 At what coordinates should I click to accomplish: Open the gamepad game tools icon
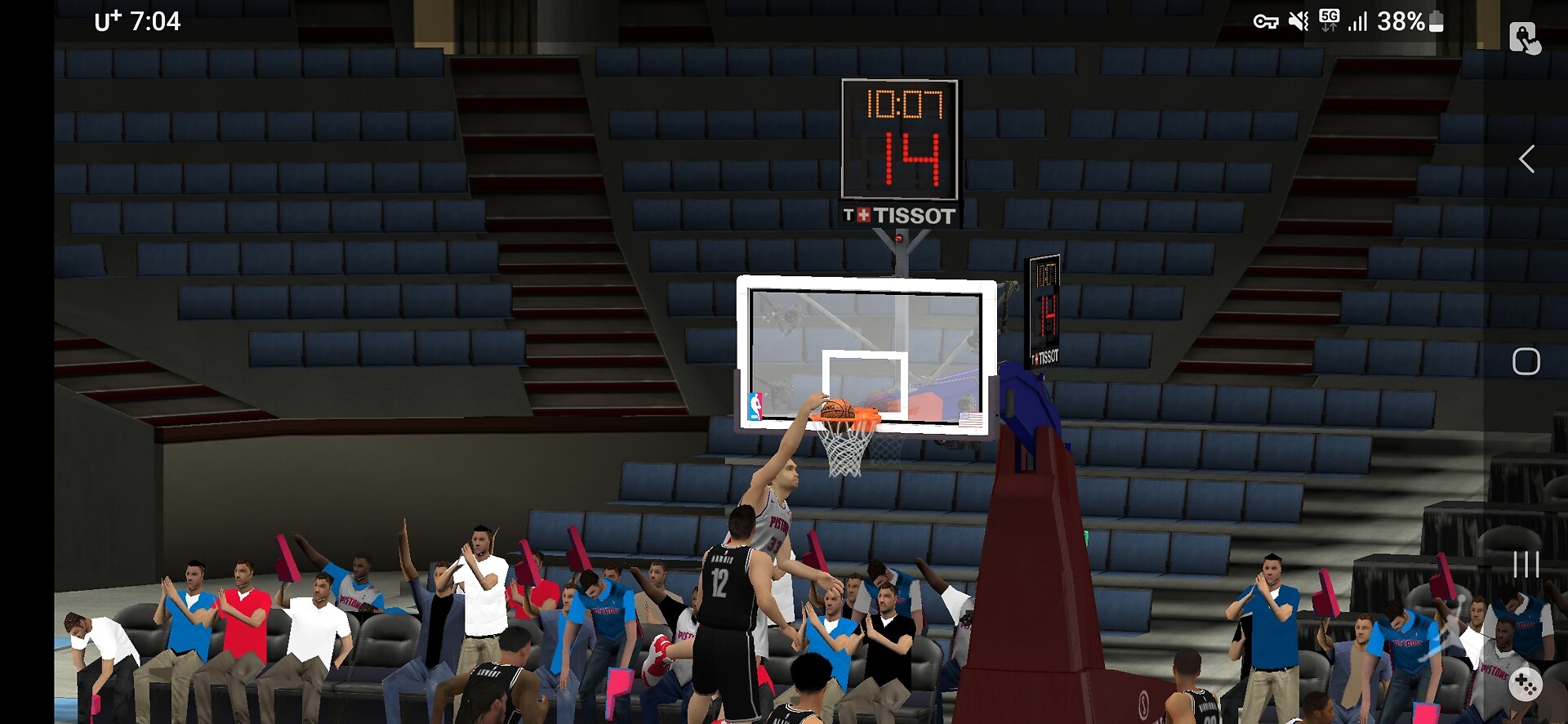coord(1525,683)
